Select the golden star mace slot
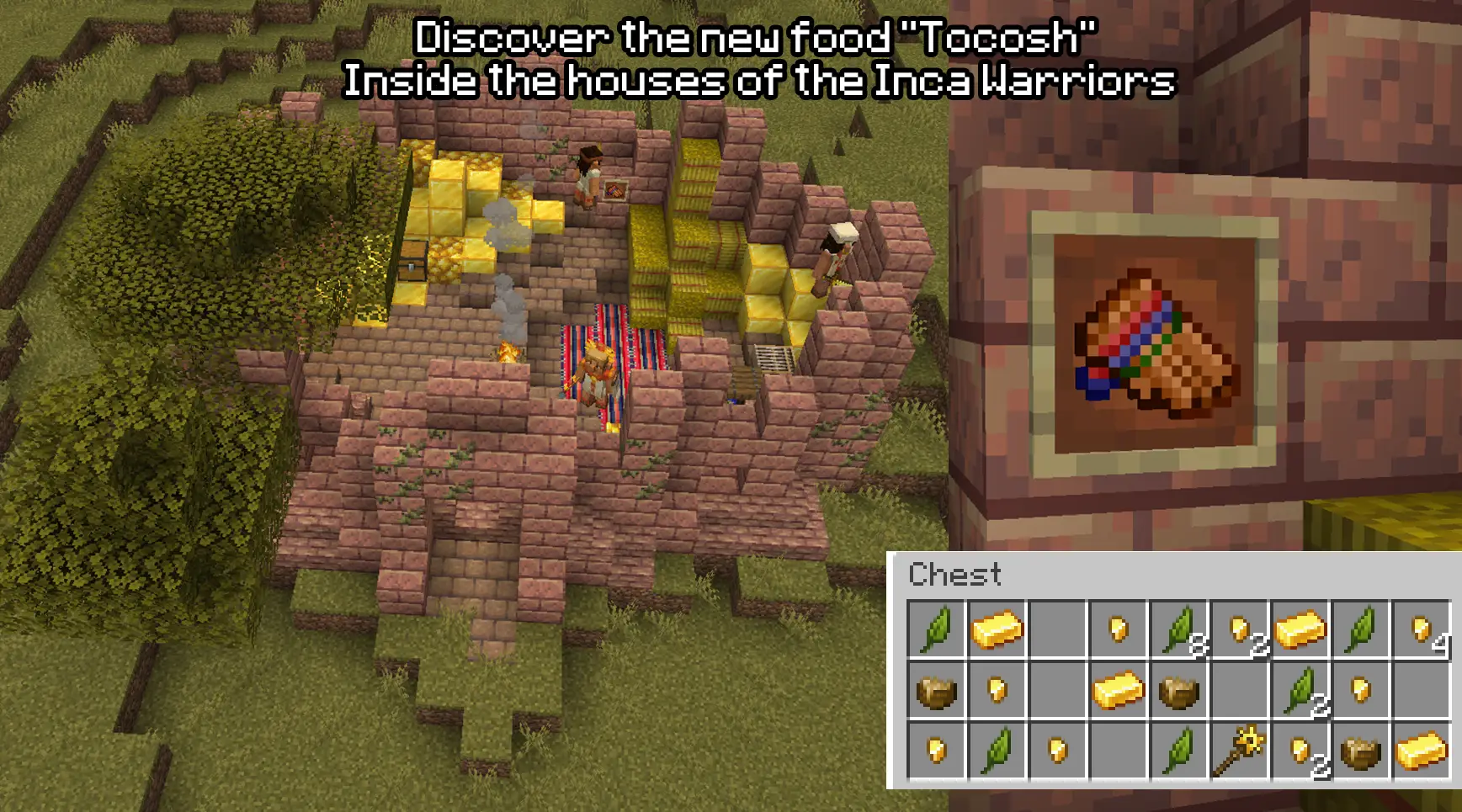 tap(1239, 750)
